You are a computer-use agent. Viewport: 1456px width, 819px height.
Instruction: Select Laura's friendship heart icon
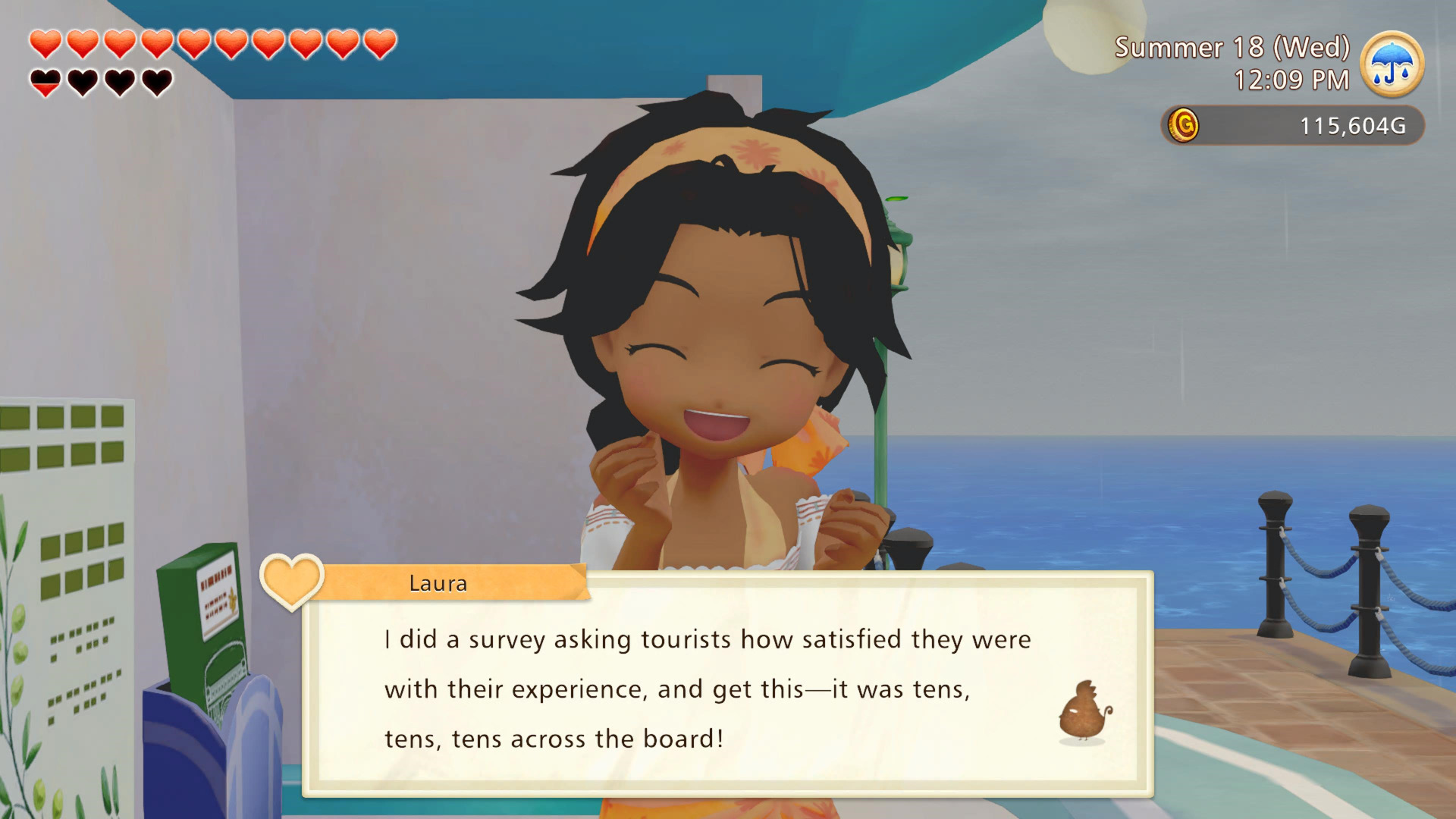click(x=291, y=582)
